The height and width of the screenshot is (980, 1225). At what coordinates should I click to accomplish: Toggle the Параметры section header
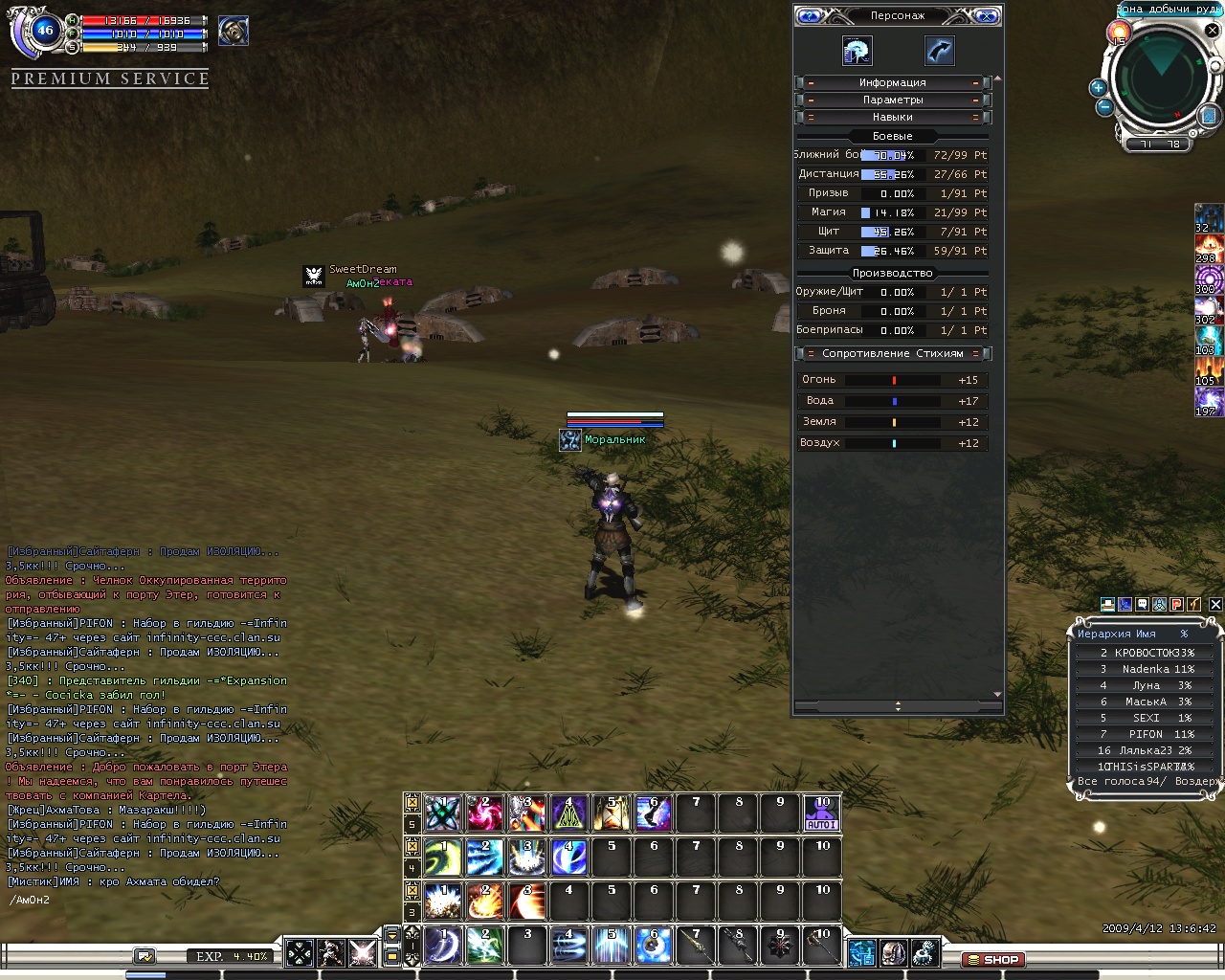(892, 100)
